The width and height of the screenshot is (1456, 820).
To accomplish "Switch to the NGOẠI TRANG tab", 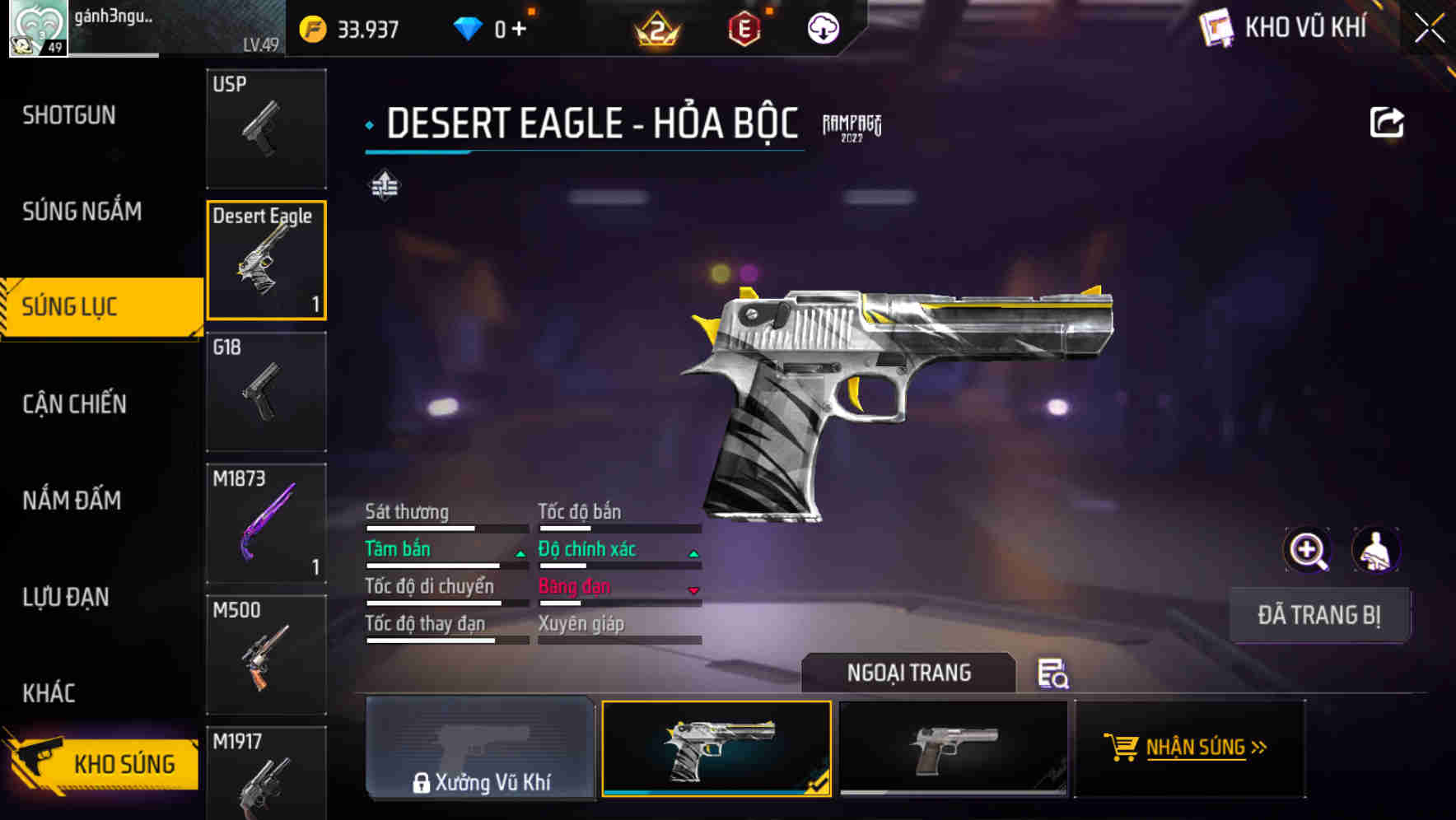I will [x=909, y=673].
